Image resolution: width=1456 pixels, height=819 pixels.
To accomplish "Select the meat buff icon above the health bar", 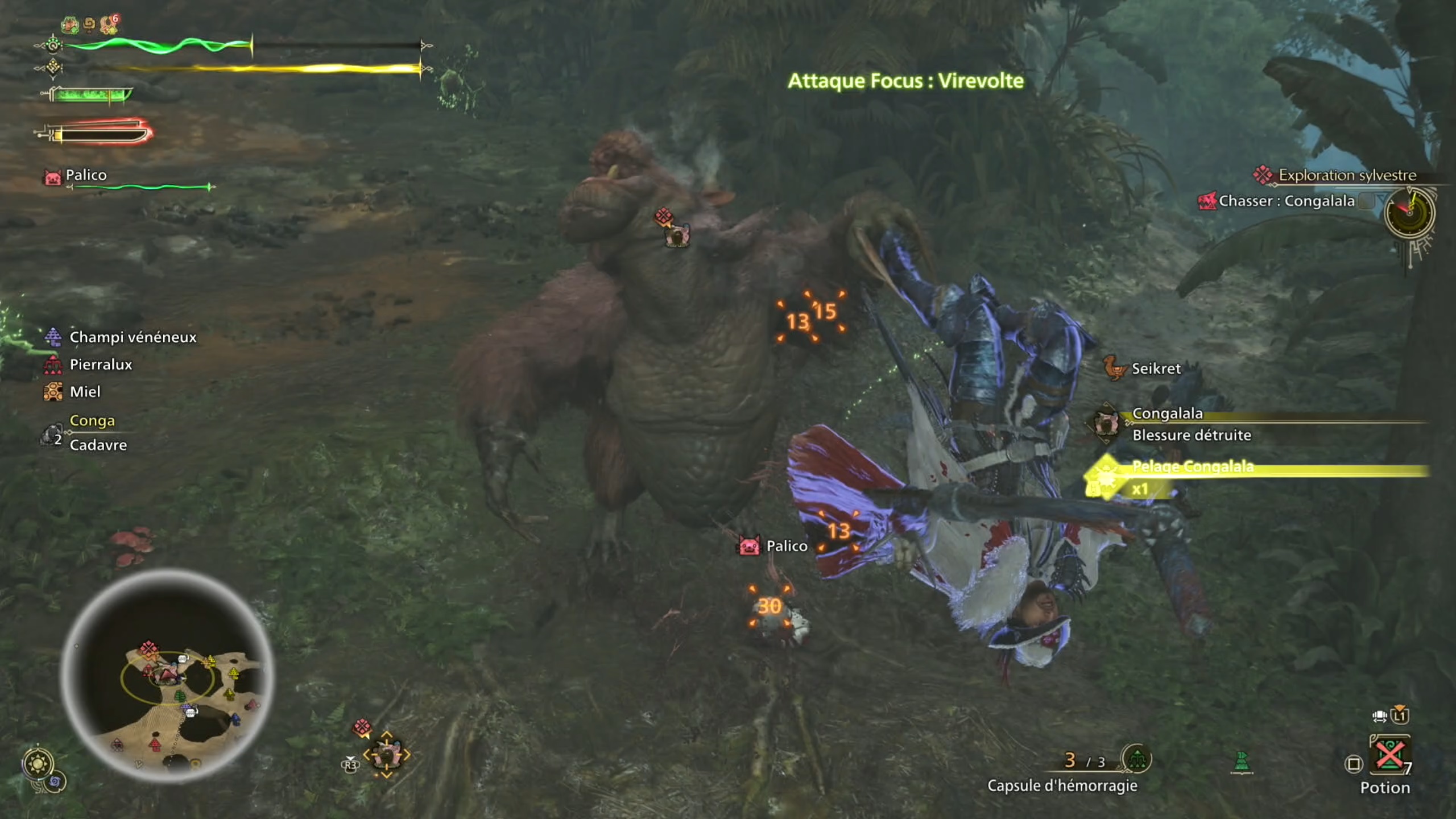I will coord(70,24).
